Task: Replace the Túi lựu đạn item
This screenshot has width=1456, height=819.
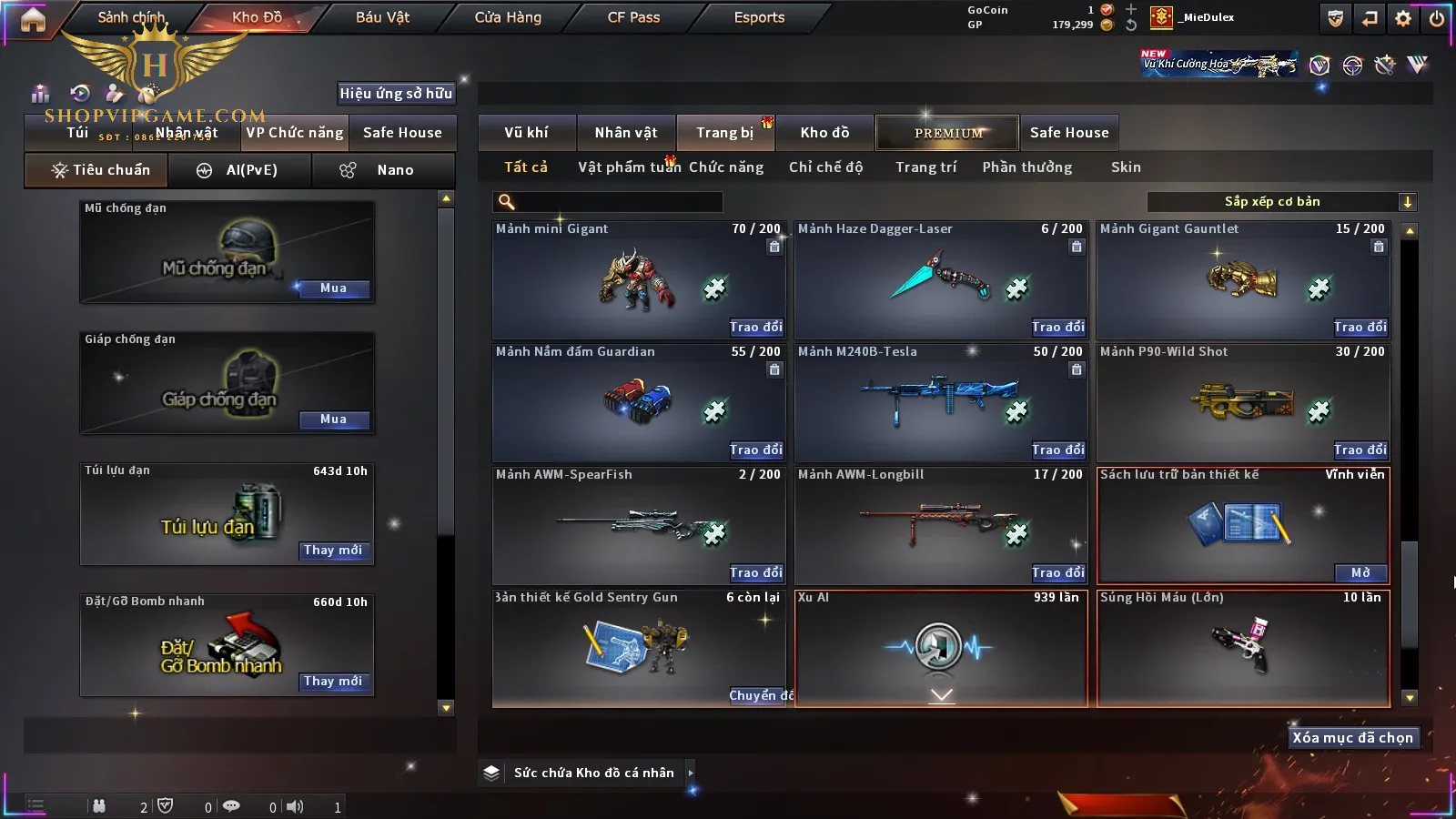Action: tap(333, 551)
